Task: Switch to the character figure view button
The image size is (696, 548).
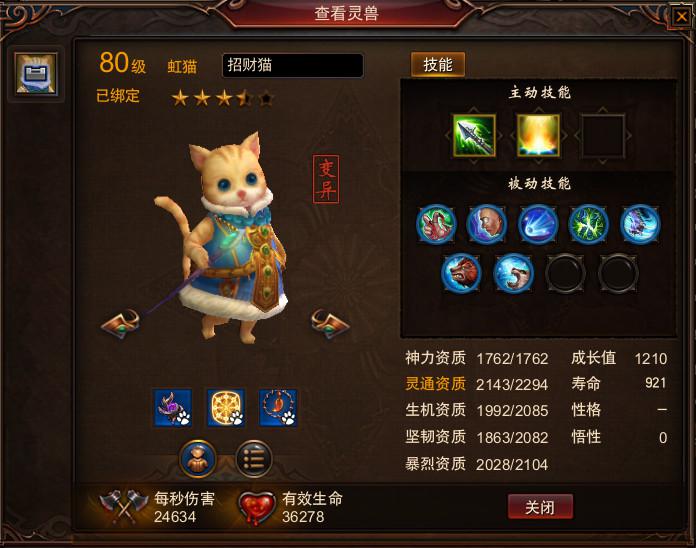Action: coord(198,458)
